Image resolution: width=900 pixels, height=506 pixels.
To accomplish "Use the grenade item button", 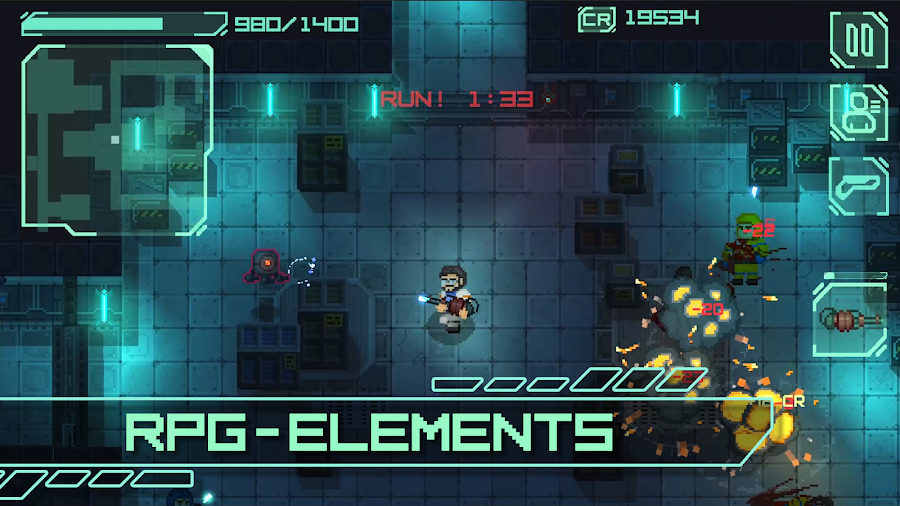I will 850,319.
